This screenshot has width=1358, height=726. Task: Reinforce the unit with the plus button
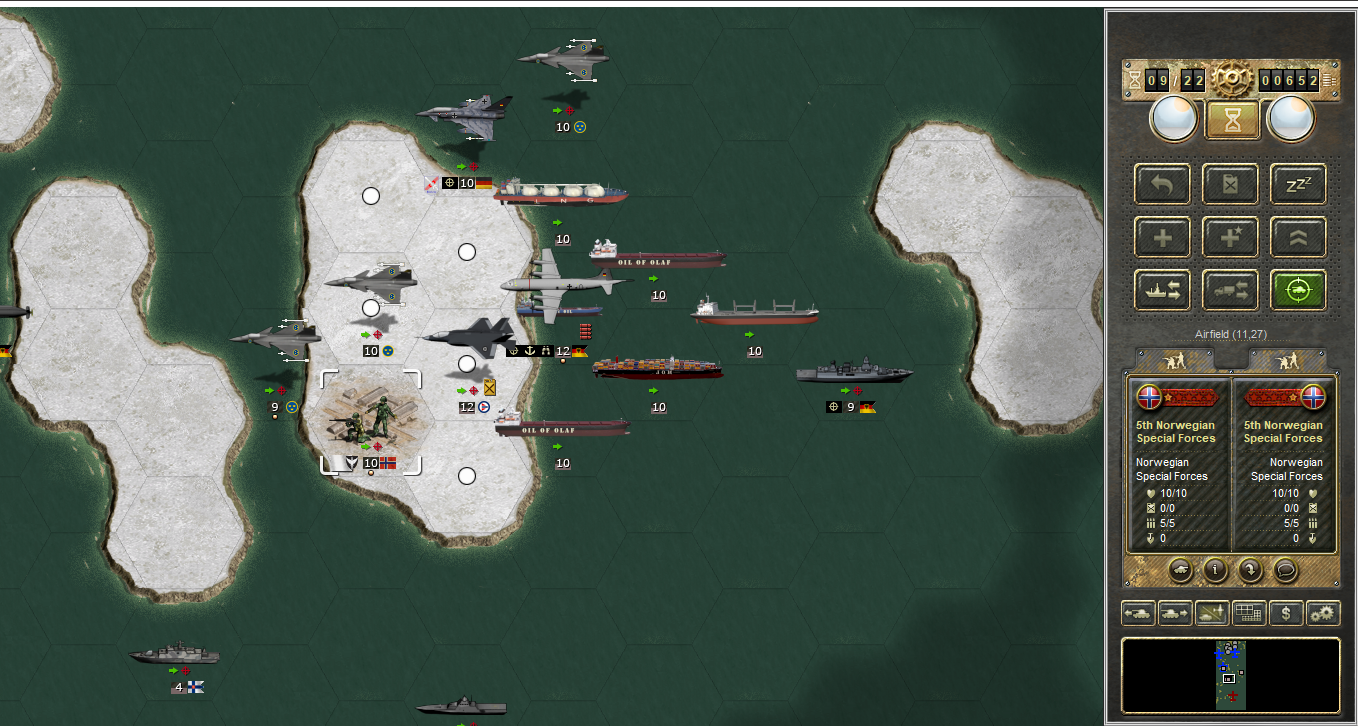[1162, 237]
